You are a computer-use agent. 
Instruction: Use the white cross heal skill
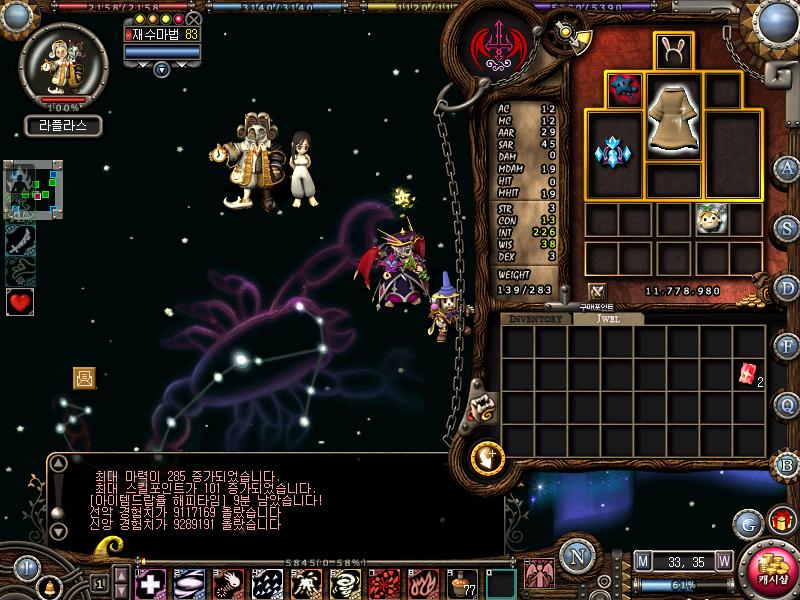(151, 582)
